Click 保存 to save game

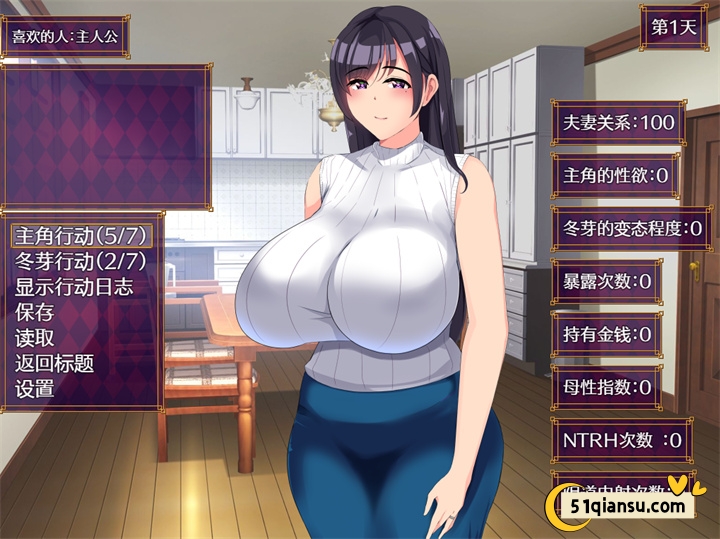pos(35,312)
